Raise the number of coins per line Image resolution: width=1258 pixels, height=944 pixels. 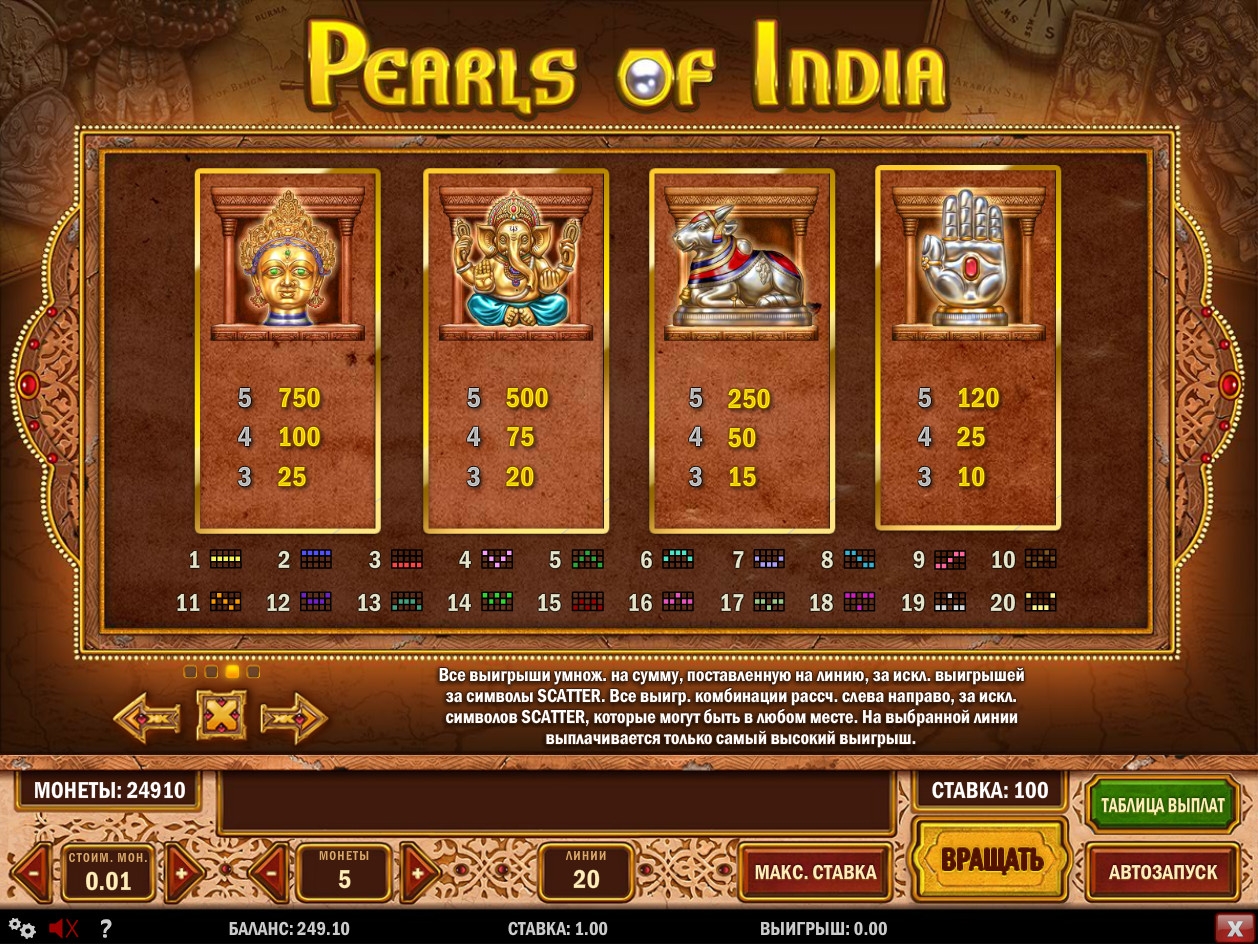click(x=419, y=872)
